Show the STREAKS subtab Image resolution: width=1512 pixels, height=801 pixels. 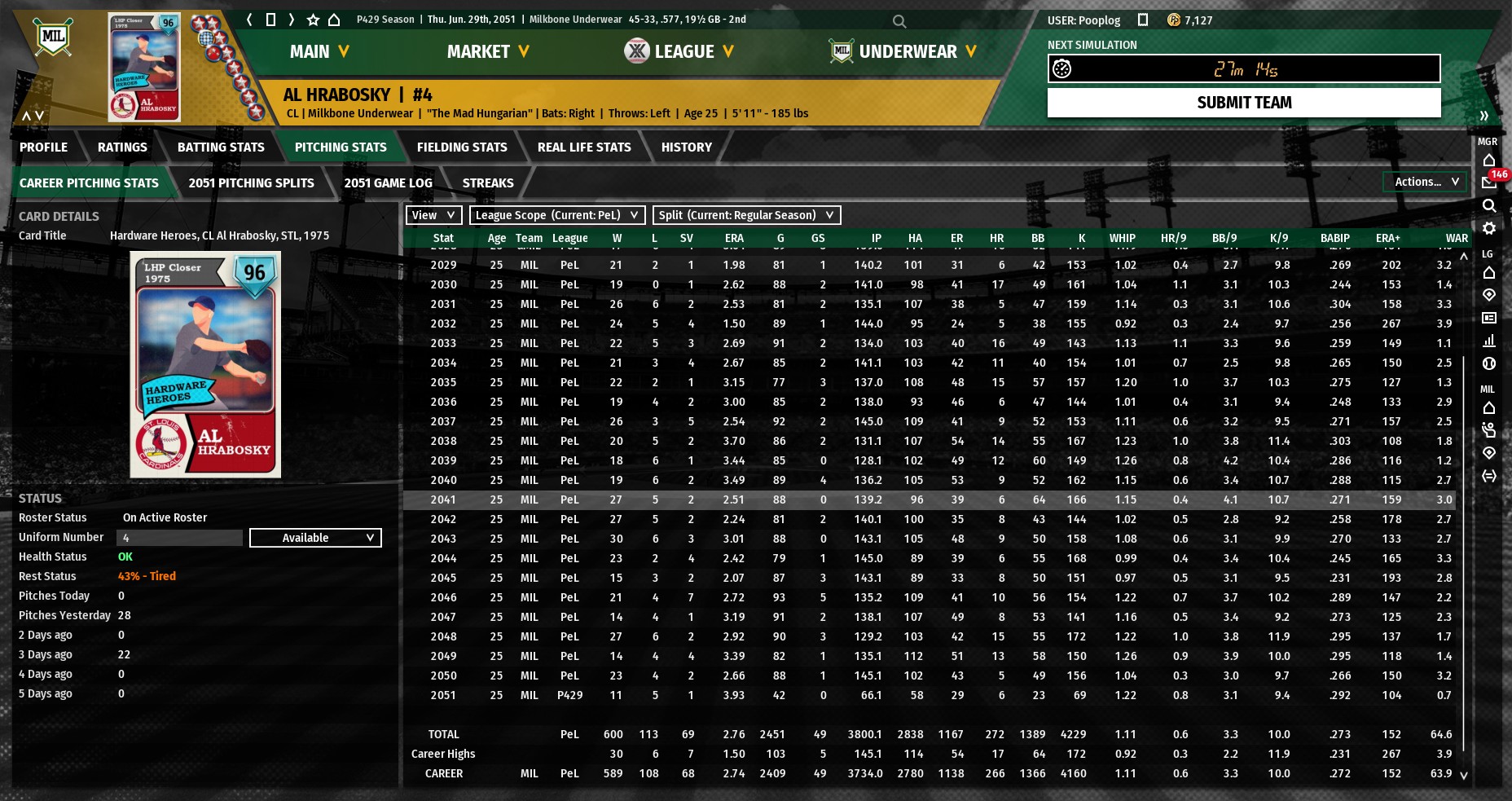tap(488, 183)
